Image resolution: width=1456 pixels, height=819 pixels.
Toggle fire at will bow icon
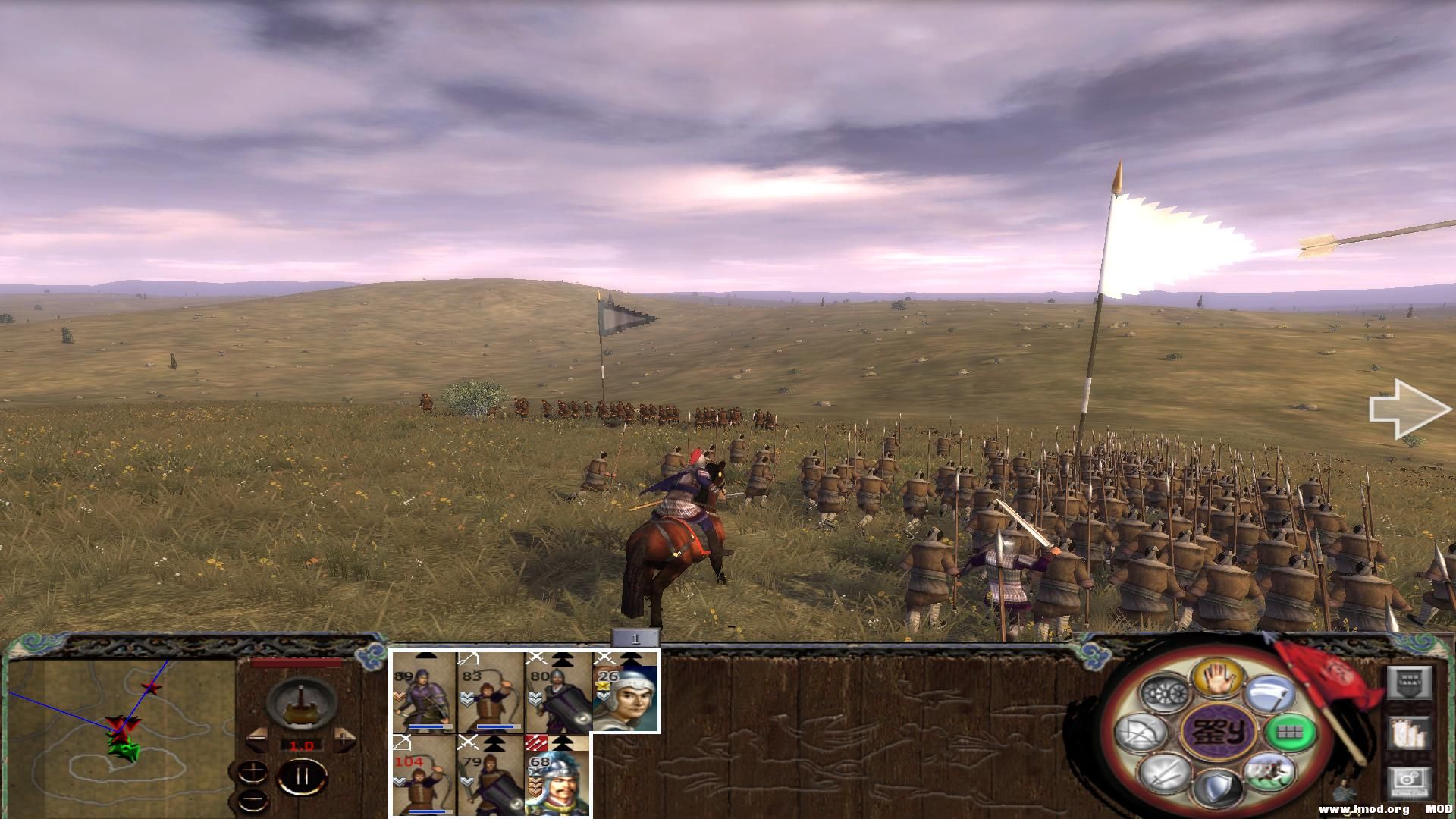1142,733
